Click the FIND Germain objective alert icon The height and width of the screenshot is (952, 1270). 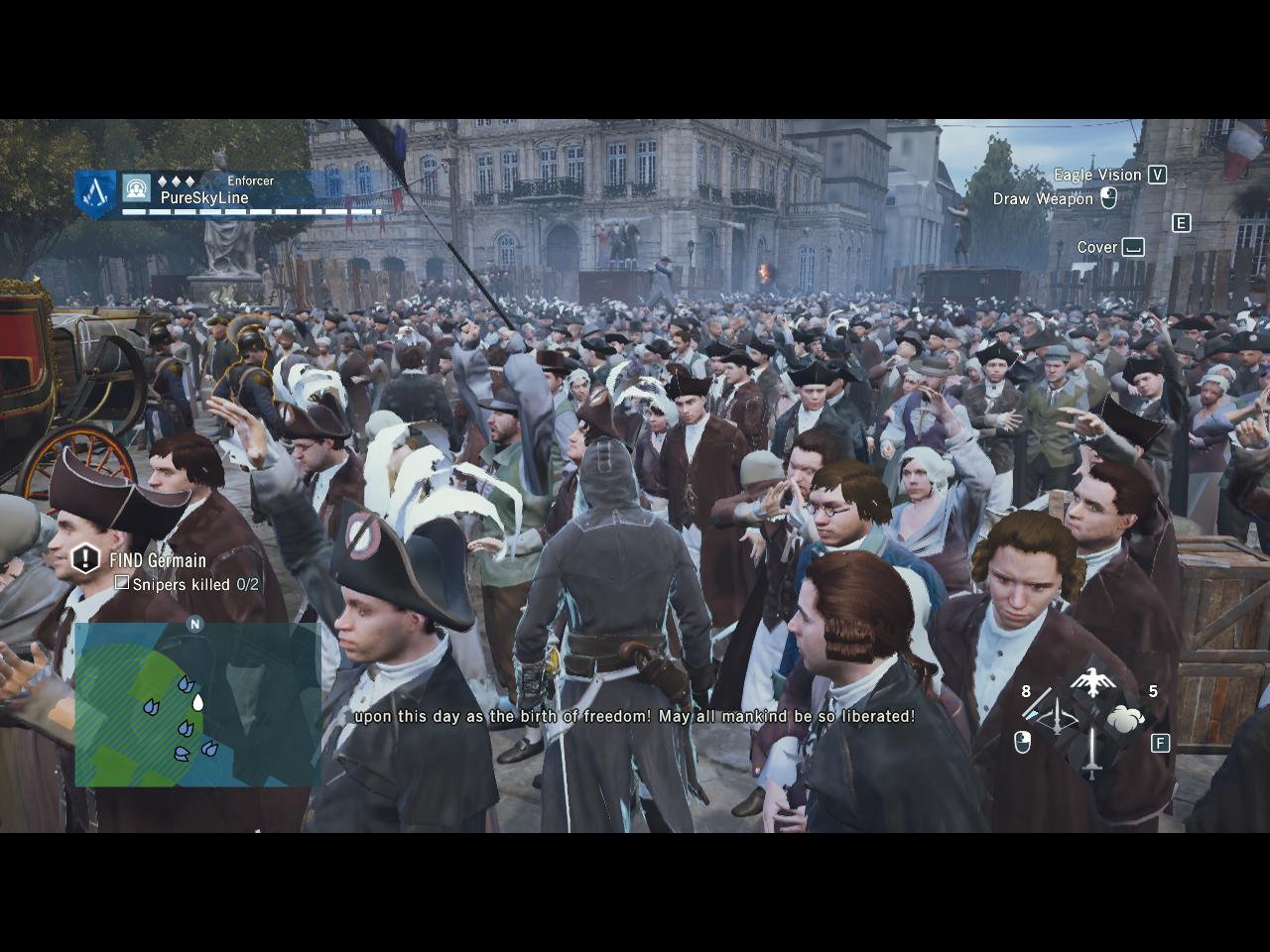tap(86, 559)
